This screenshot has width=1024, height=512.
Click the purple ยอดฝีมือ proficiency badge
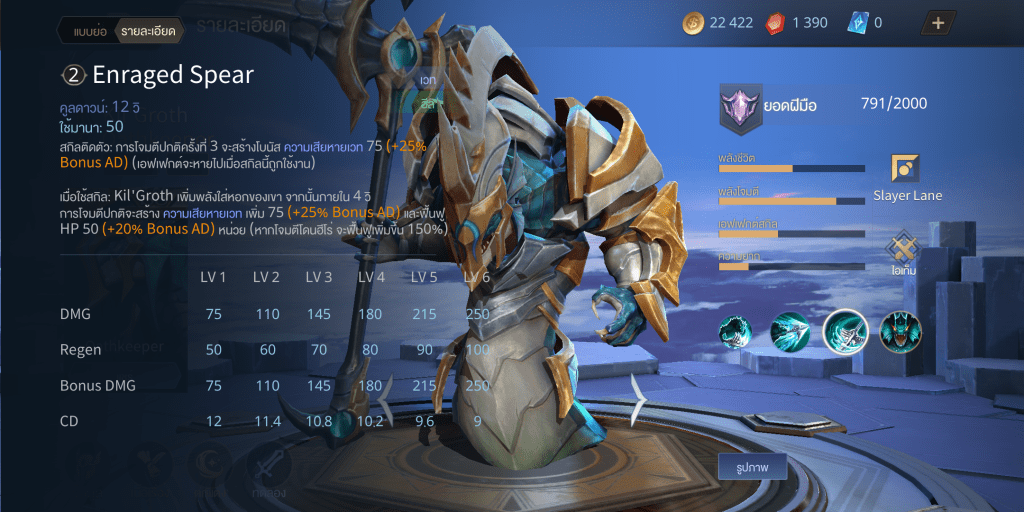coord(741,107)
